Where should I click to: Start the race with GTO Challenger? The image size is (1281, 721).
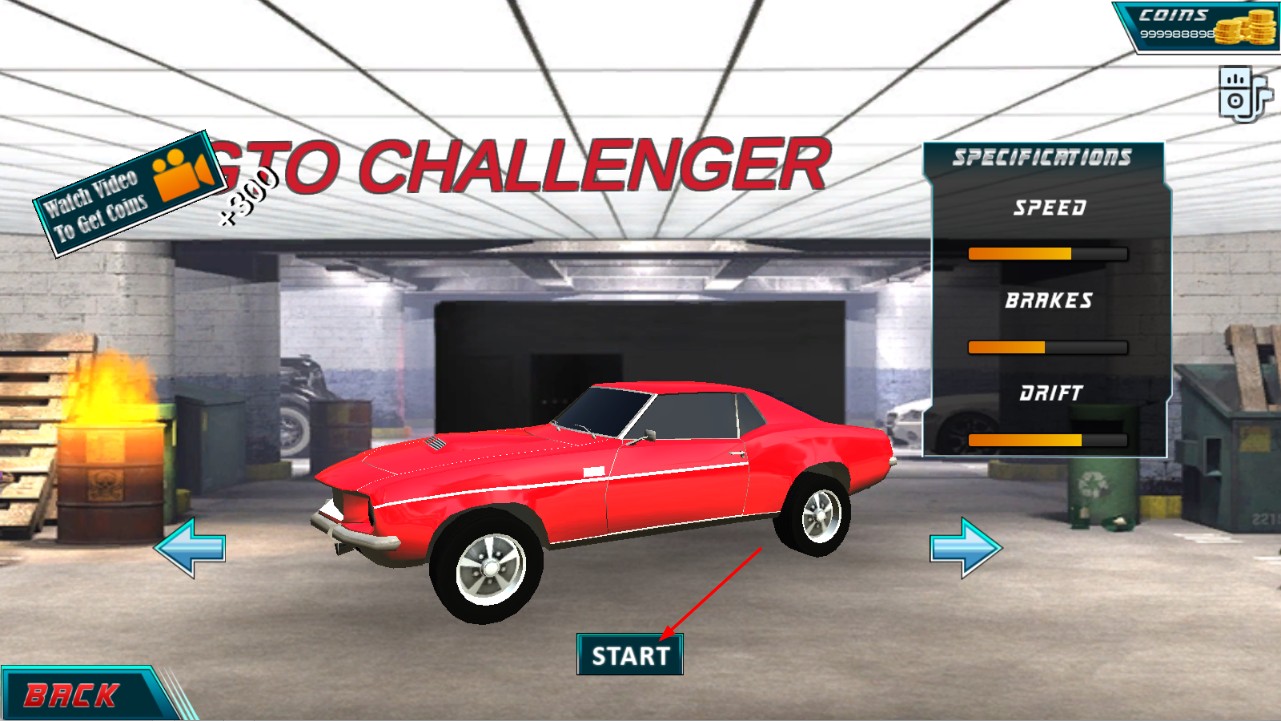pyautogui.click(x=630, y=655)
